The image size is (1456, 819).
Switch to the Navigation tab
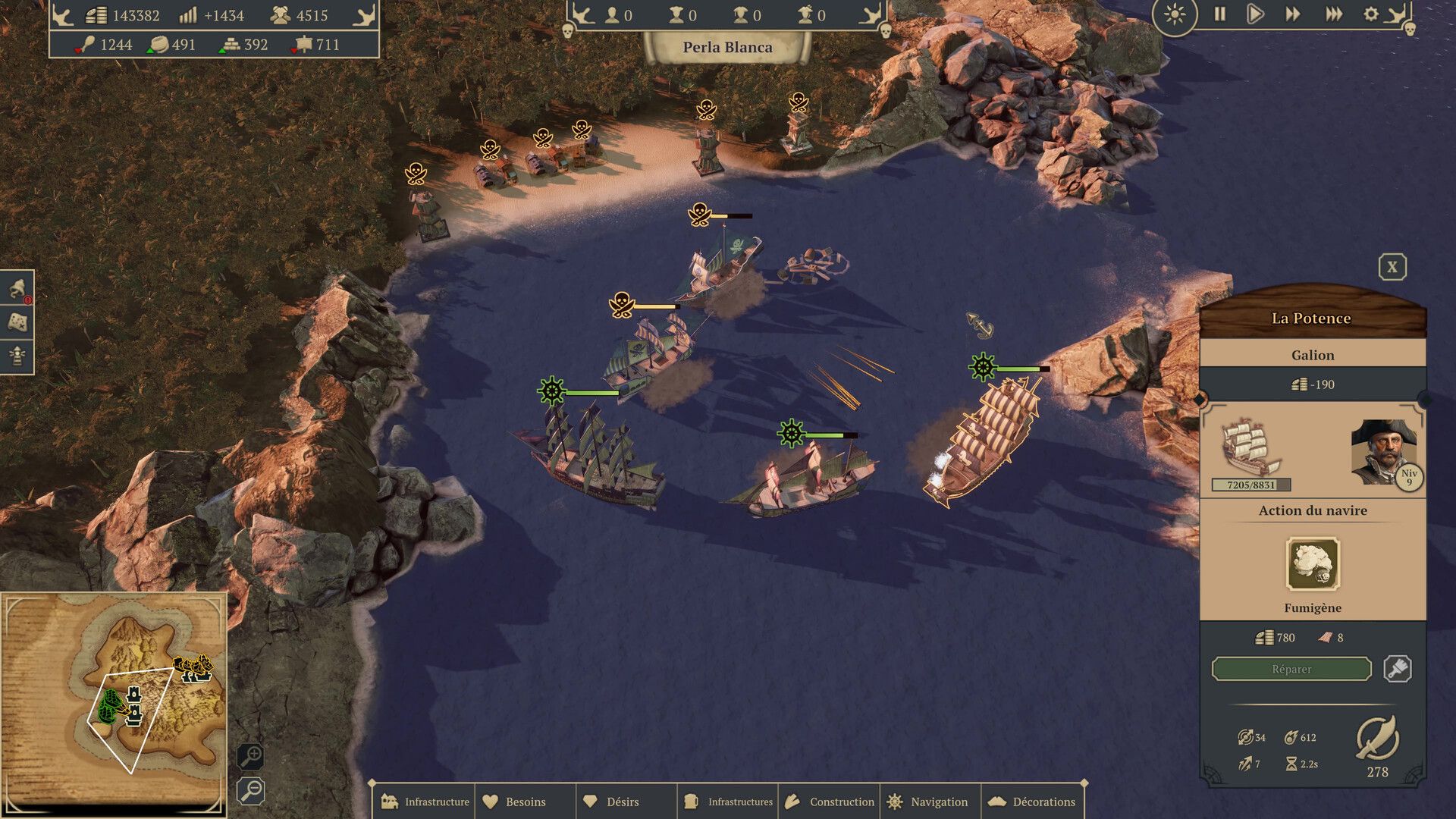tap(930, 801)
